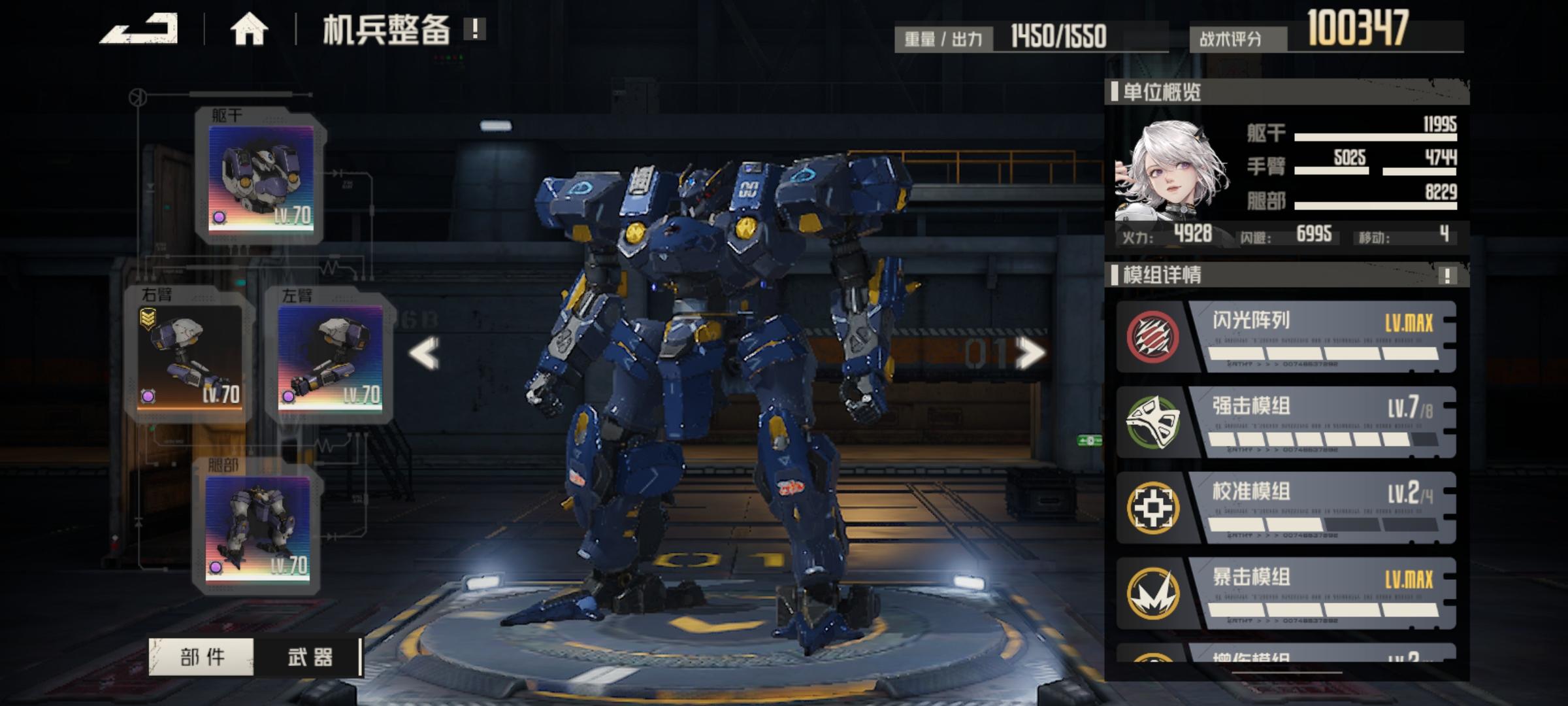Show previous mech with left arrow

[x=425, y=354]
